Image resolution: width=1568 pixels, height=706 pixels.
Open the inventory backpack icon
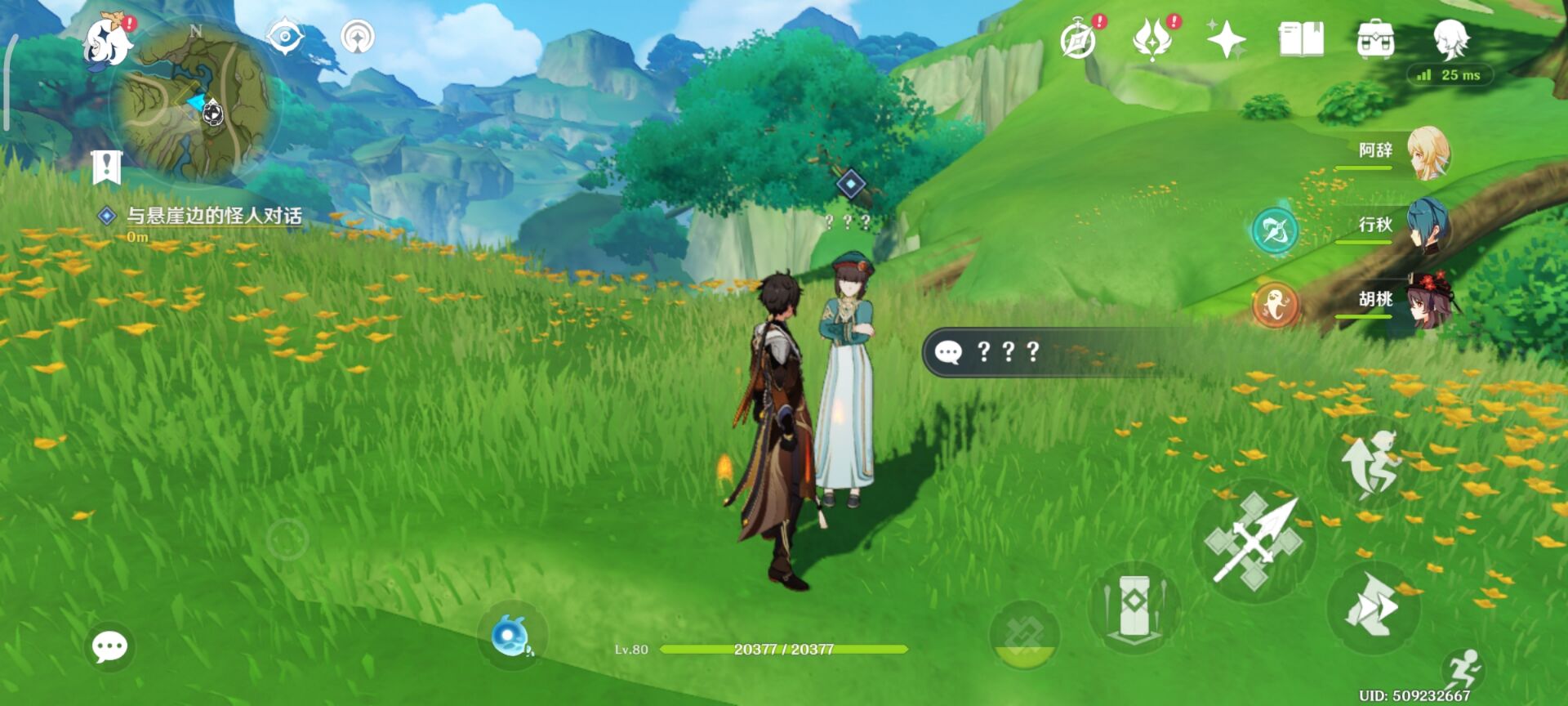click(1375, 39)
